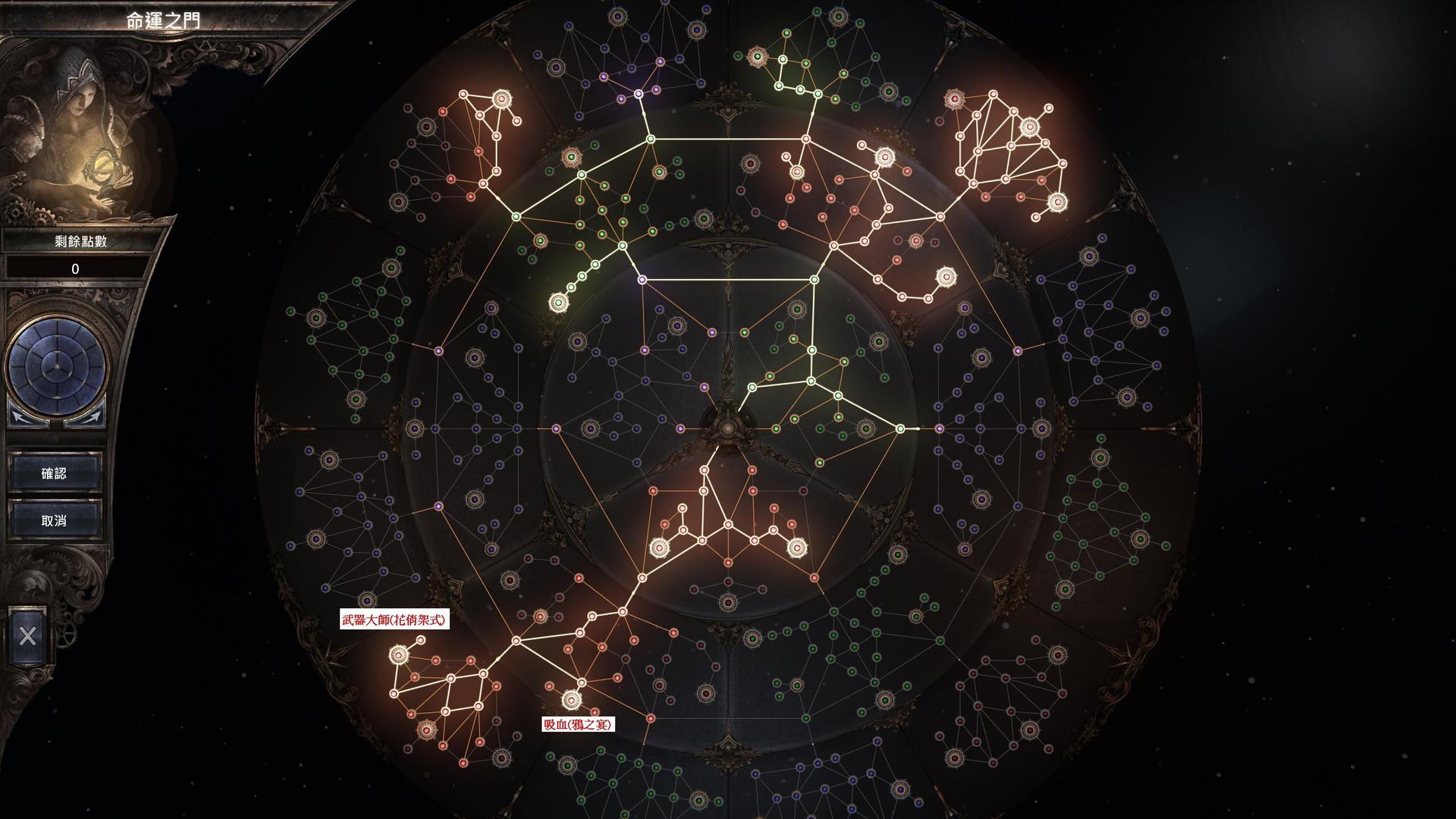This screenshot has height=819, width=1456.
Task: Cancel changes with the 取消 button
Action: coord(54,521)
